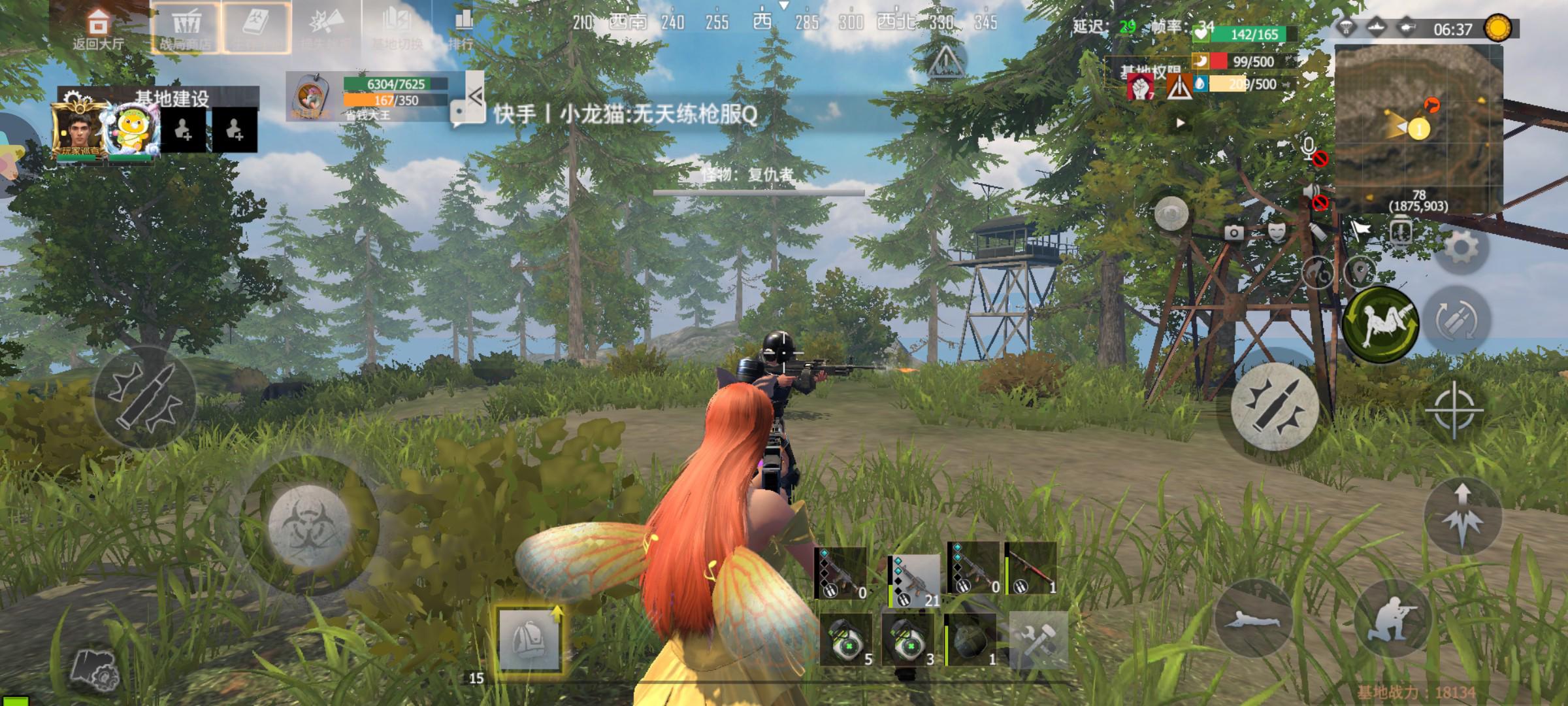Tap the right-side fire bullet button
The height and width of the screenshot is (706, 1568).
[x=1275, y=406]
